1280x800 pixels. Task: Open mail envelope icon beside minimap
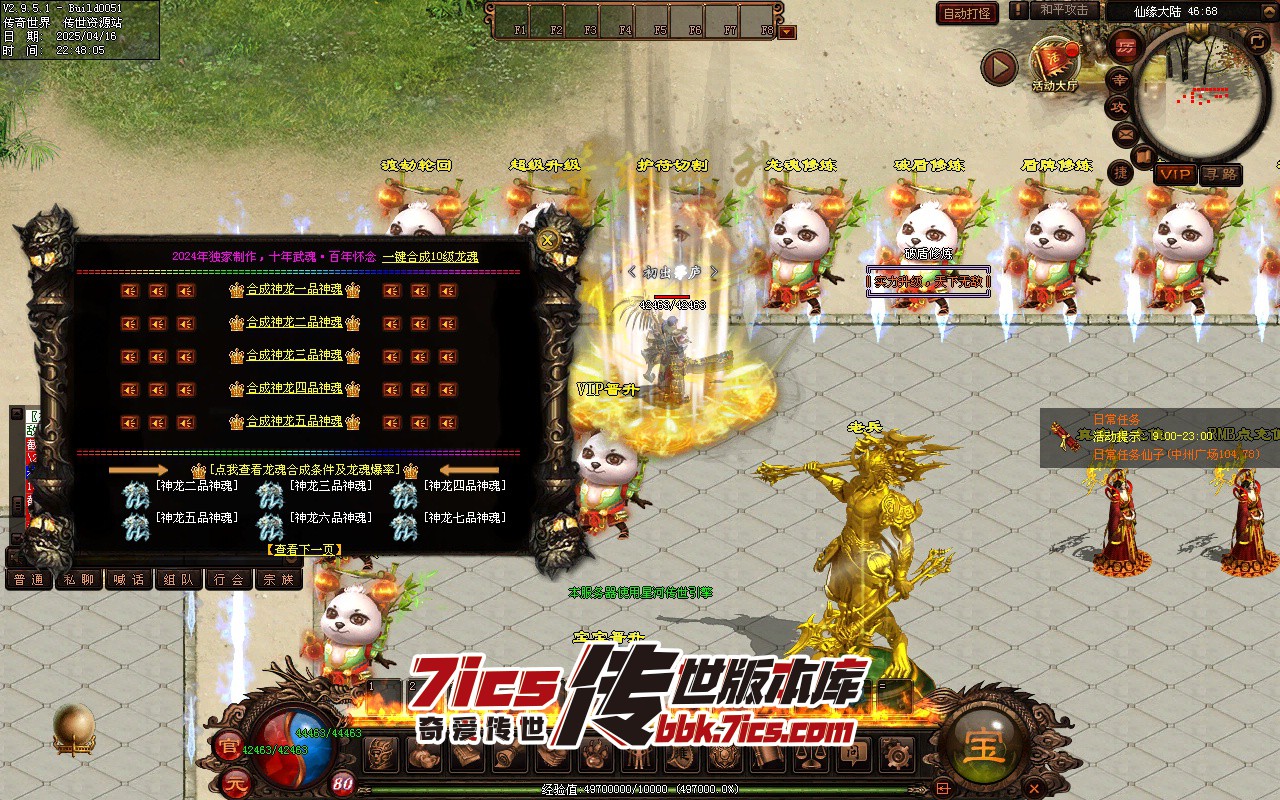click(x=1125, y=133)
